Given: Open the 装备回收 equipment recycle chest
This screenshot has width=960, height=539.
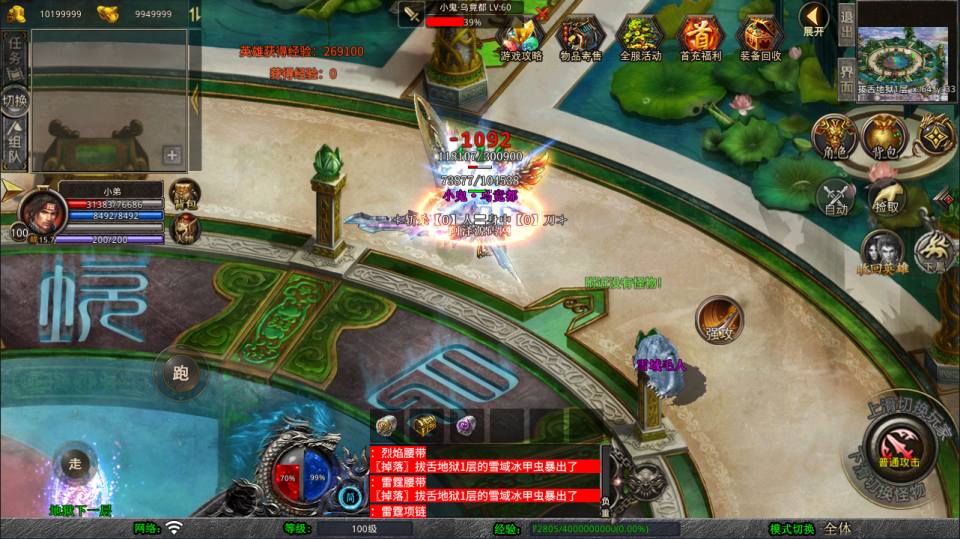Looking at the screenshot, I should click(760, 36).
